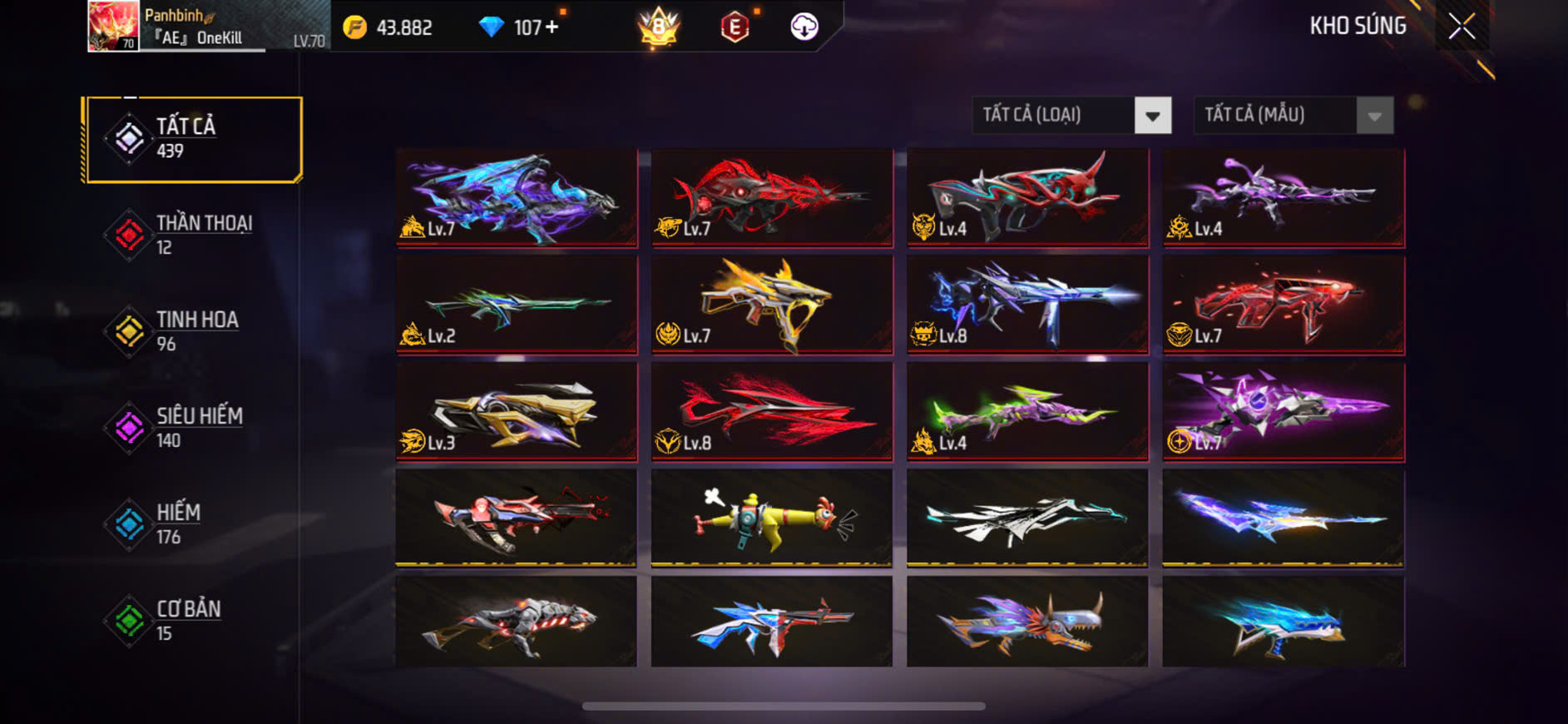Pick the green-purple Lv.4 rifle skin
The height and width of the screenshot is (724, 1568).
1027,411
